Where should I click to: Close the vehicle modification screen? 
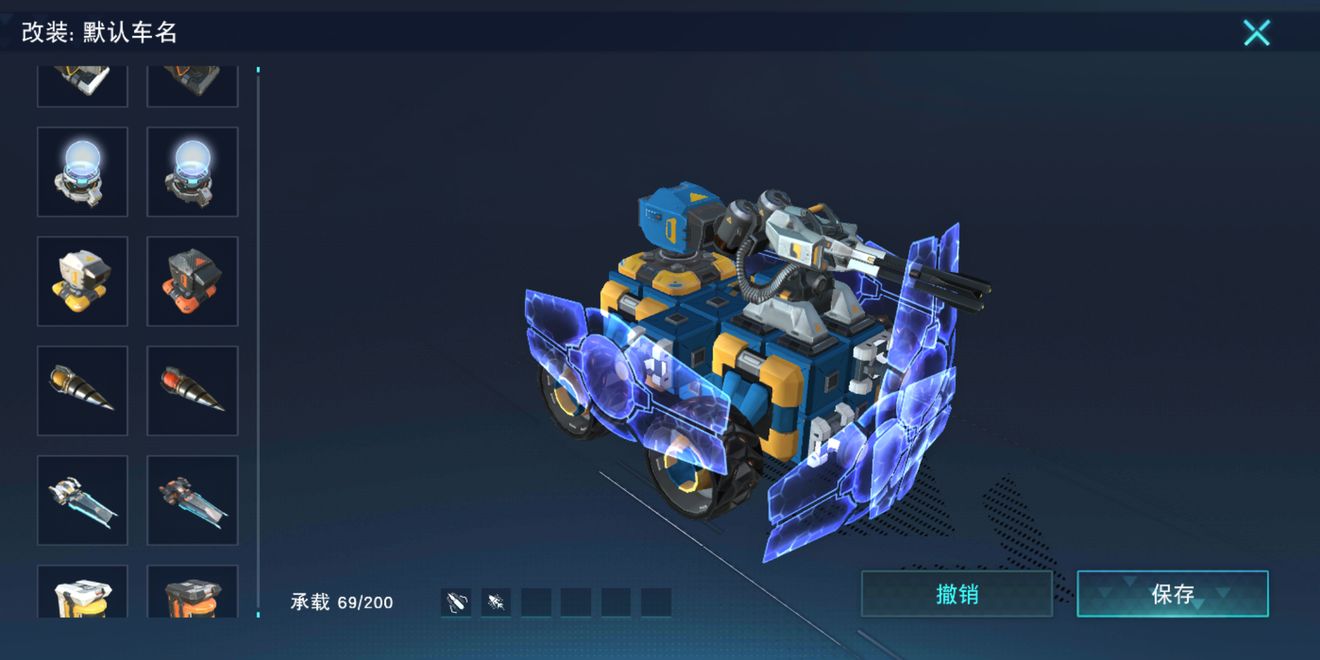click(1256, 33)
